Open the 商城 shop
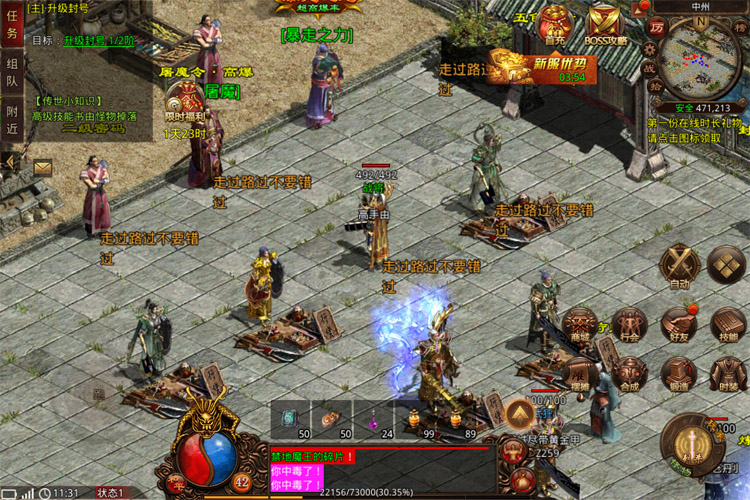The height and width of the screenshot is (500, 750). [x=579, y=324]
